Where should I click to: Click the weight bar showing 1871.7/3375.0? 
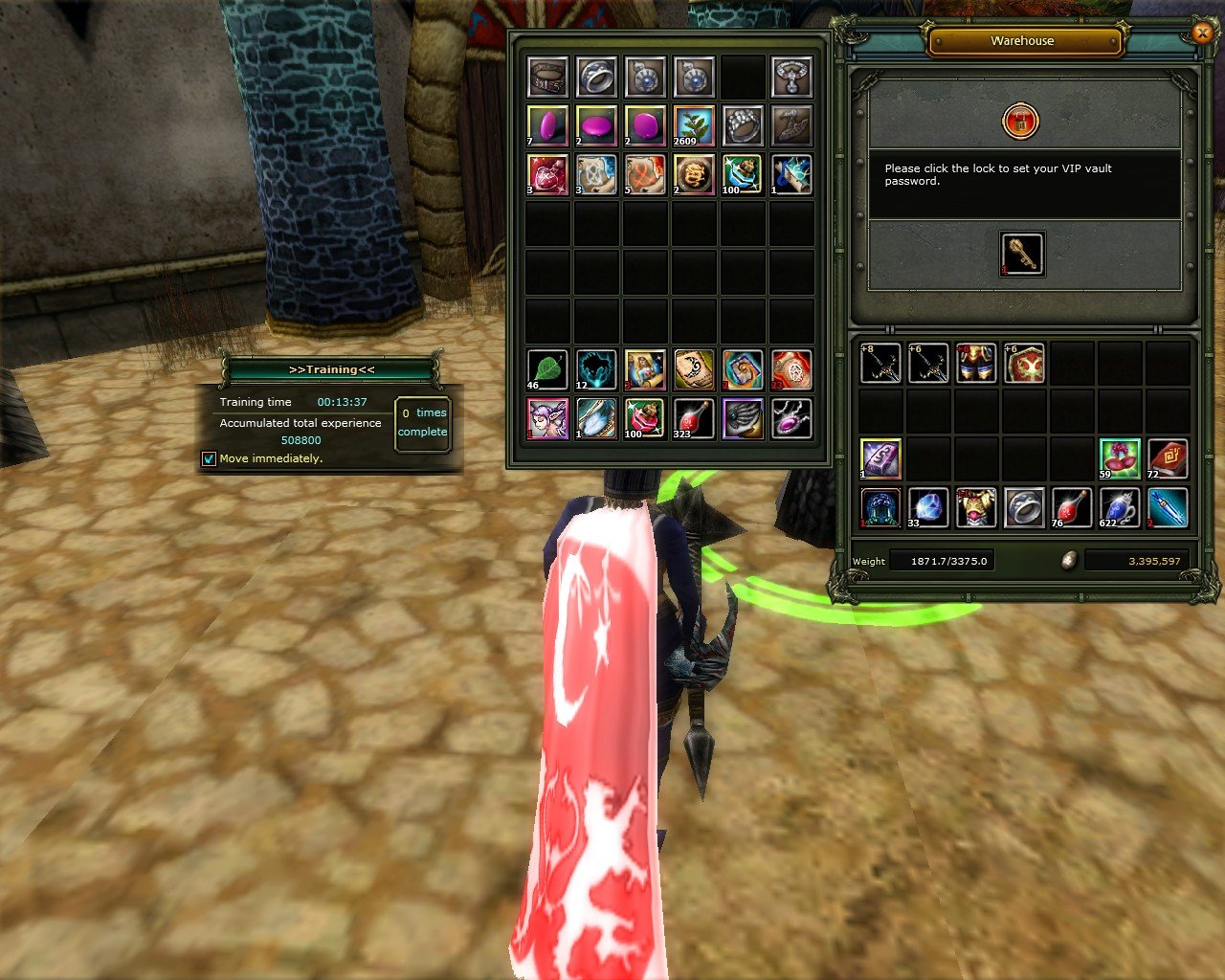click(942, 560)
